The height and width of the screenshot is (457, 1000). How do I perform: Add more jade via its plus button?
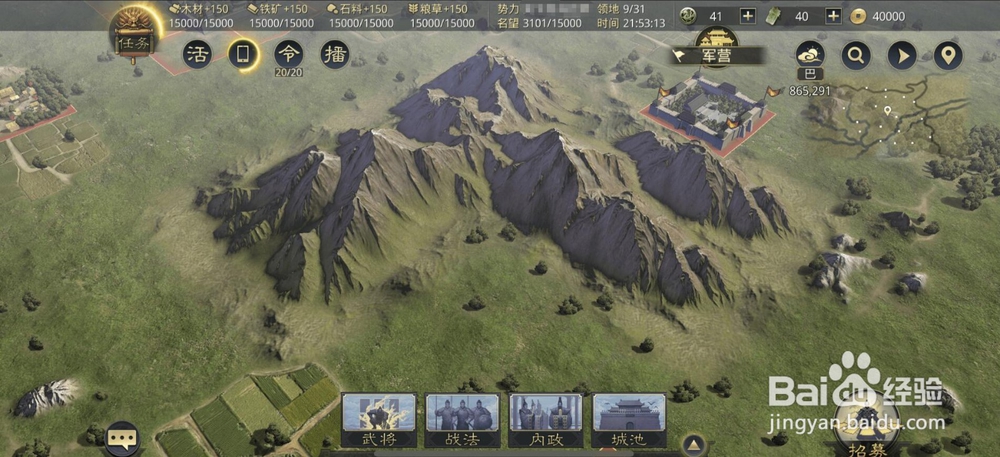coord(747,16)
